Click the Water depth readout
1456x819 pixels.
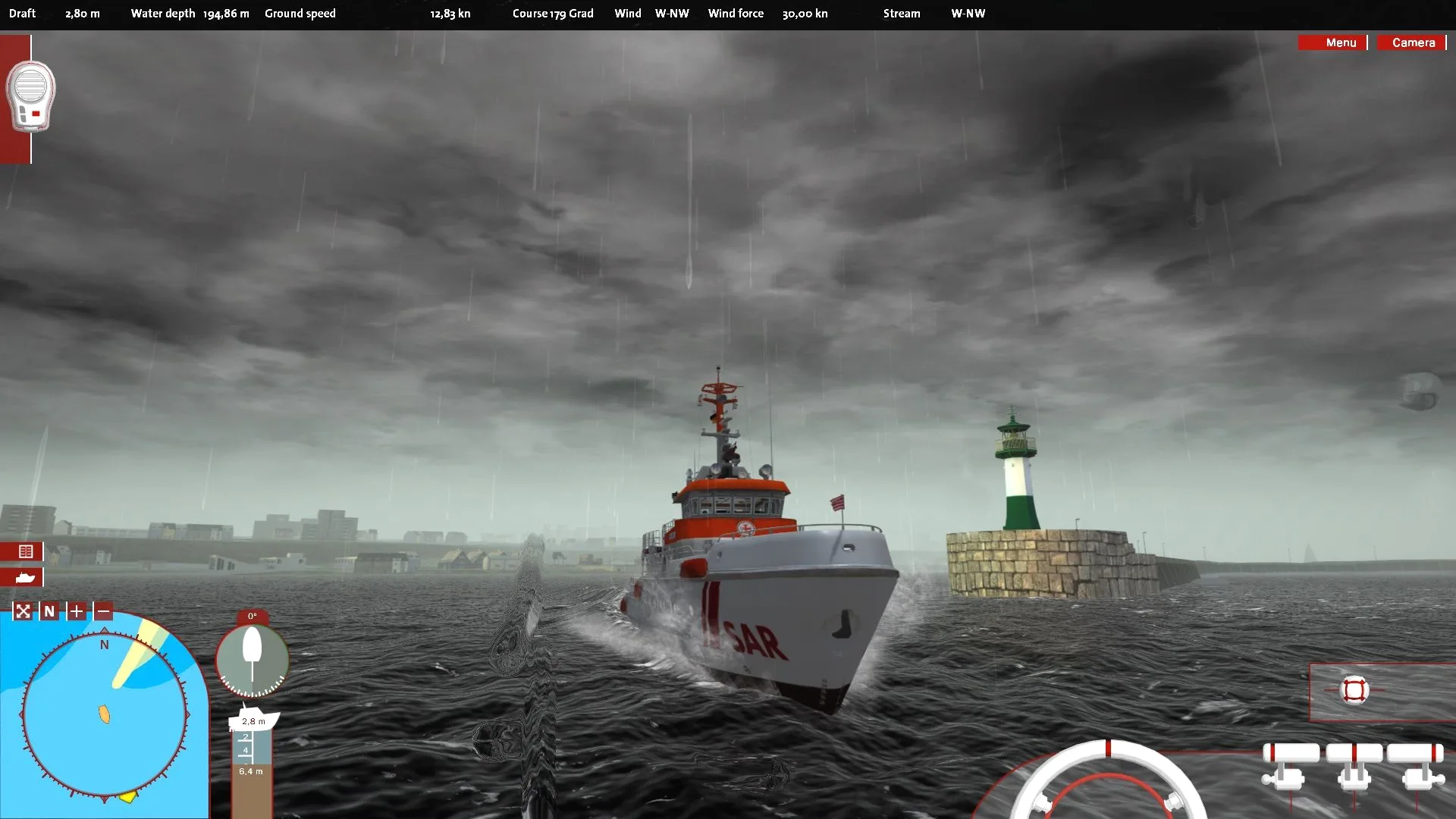[190, 13]
